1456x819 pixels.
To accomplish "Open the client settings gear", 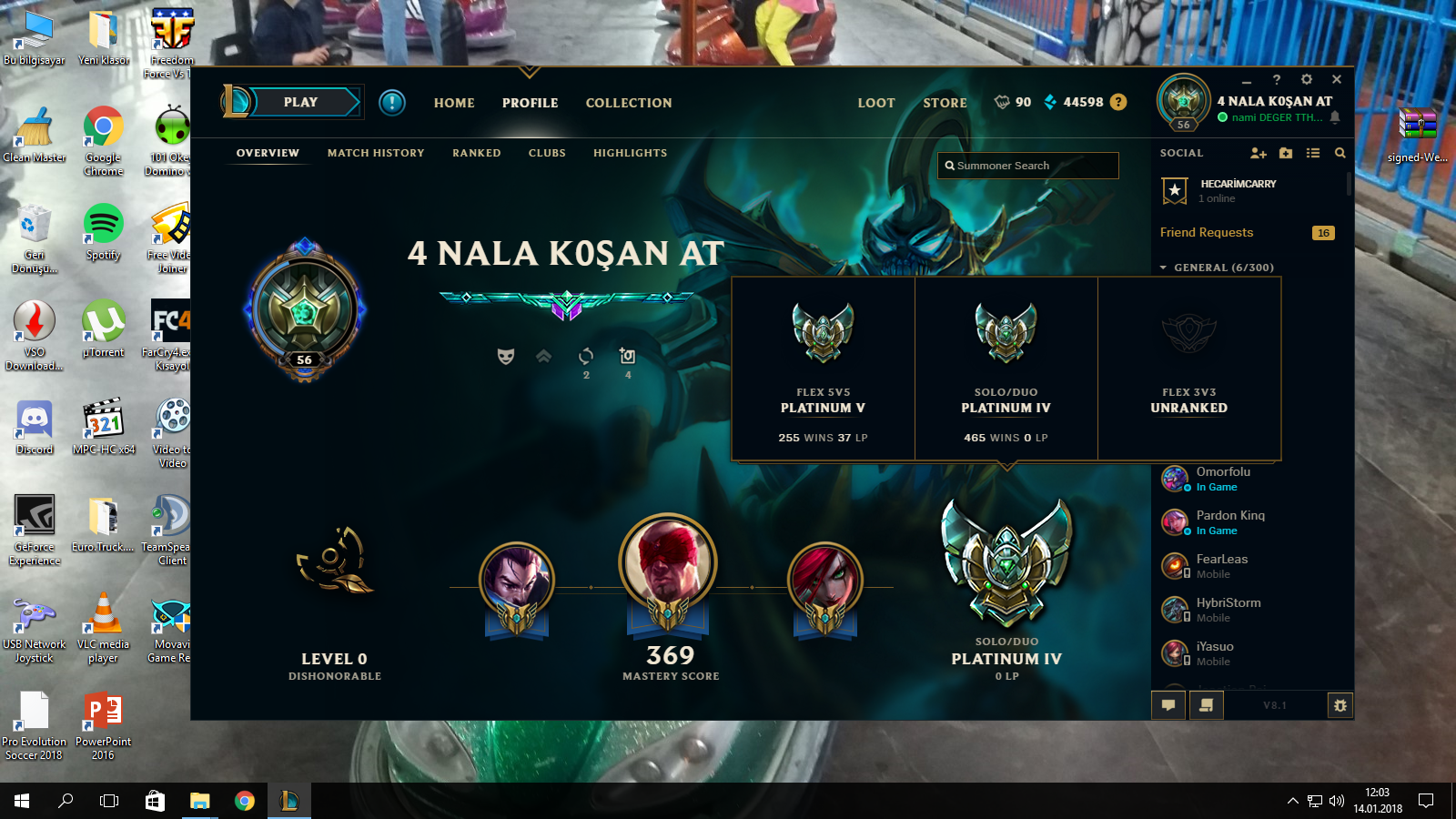I will coord(1307,79).
